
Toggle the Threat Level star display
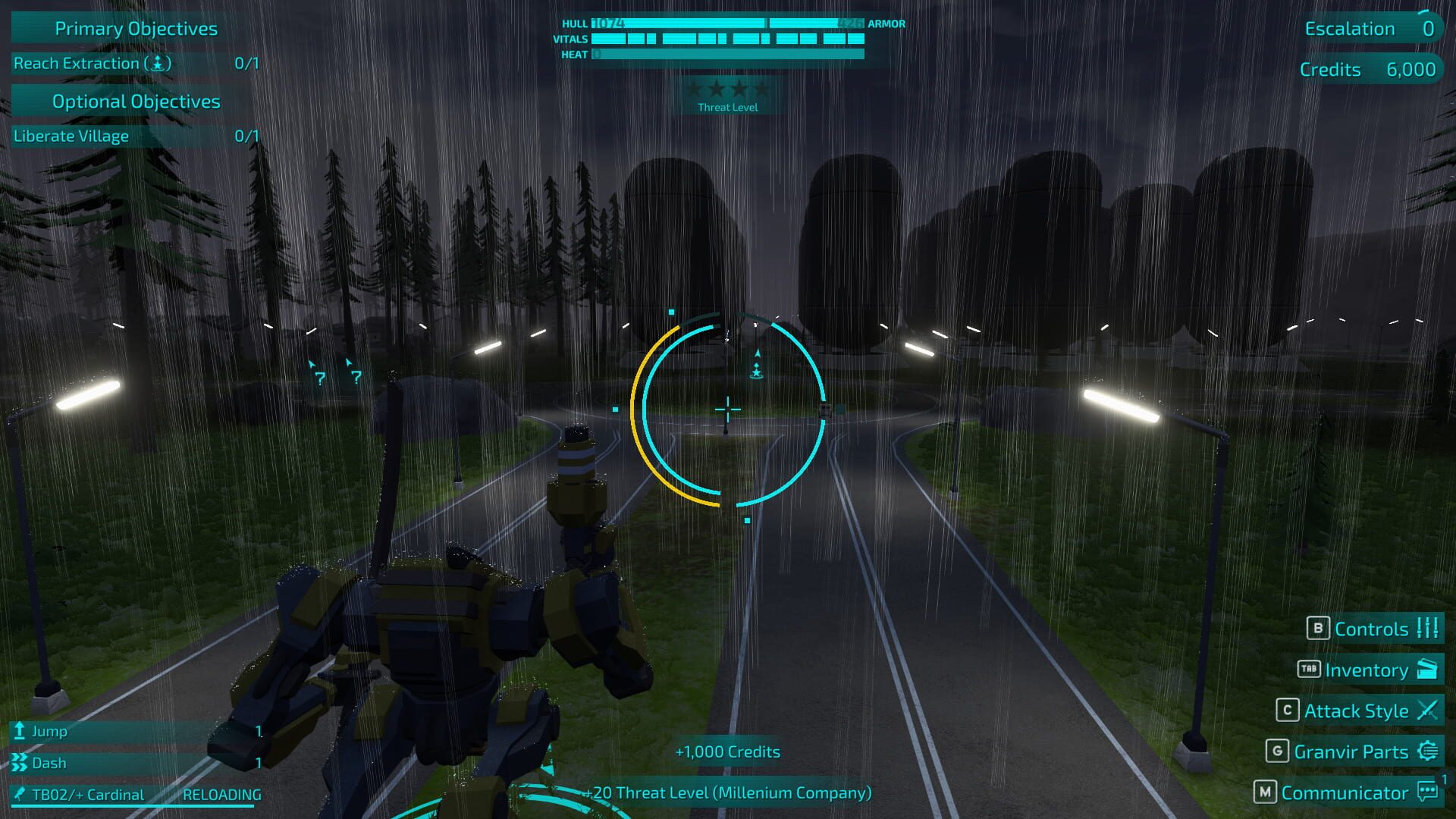point(728,89)
